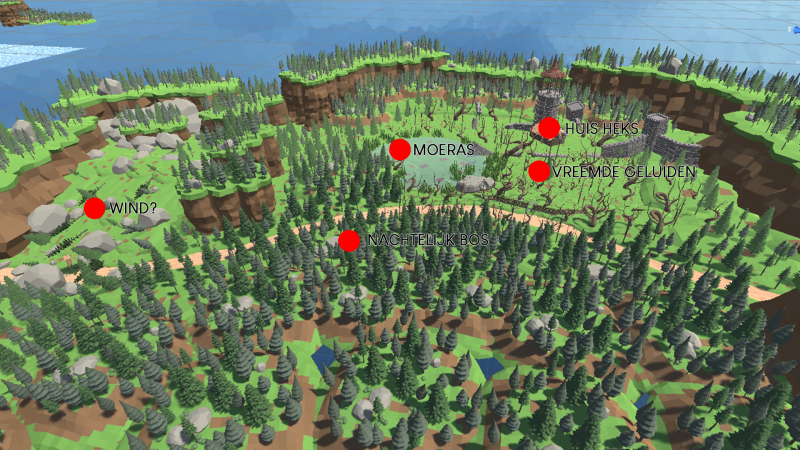
Task: Select the MOERAS map marker
Action: click(x=400, y=150)
